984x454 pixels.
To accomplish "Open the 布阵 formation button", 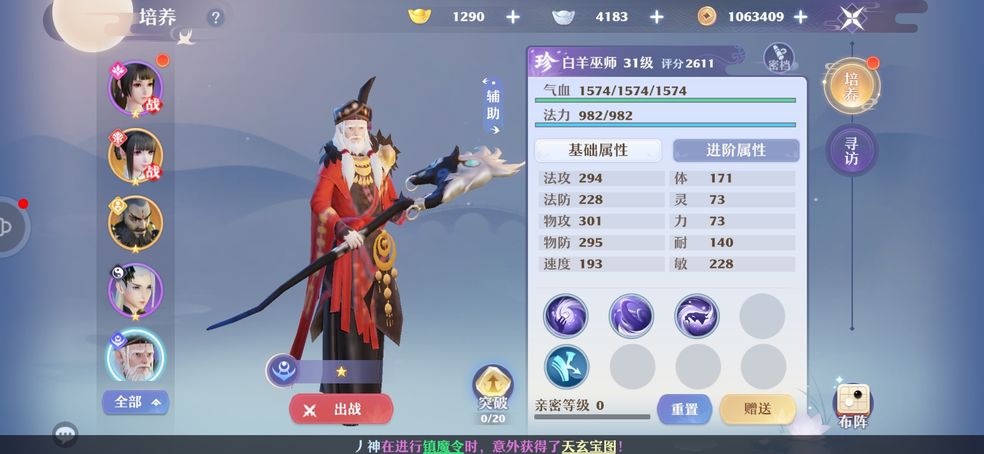I will 852,407.
